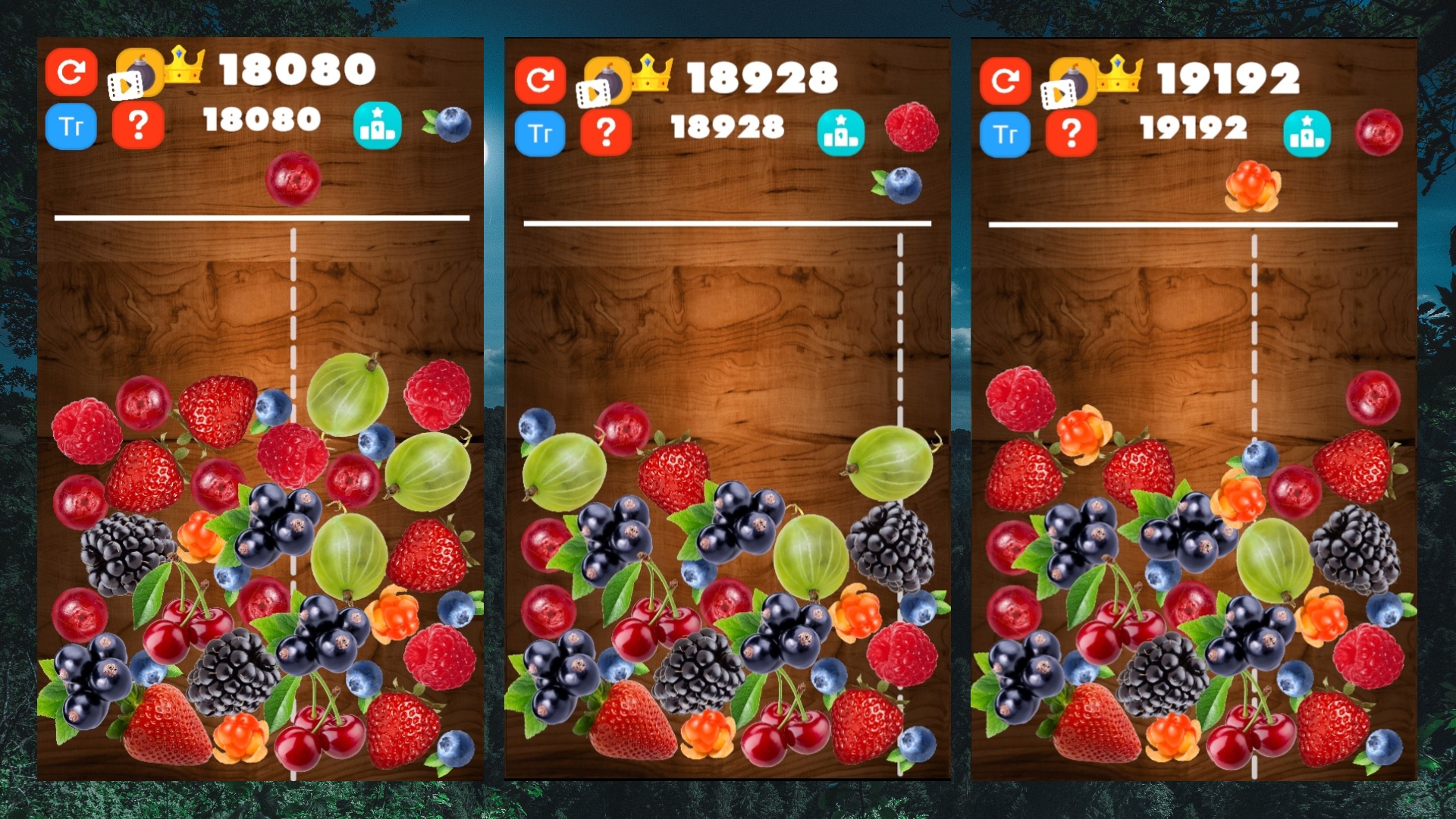Open the help screen via the question mark
Screen dimensions: 1456x819
pyautogui.click(x=138, y=127)
